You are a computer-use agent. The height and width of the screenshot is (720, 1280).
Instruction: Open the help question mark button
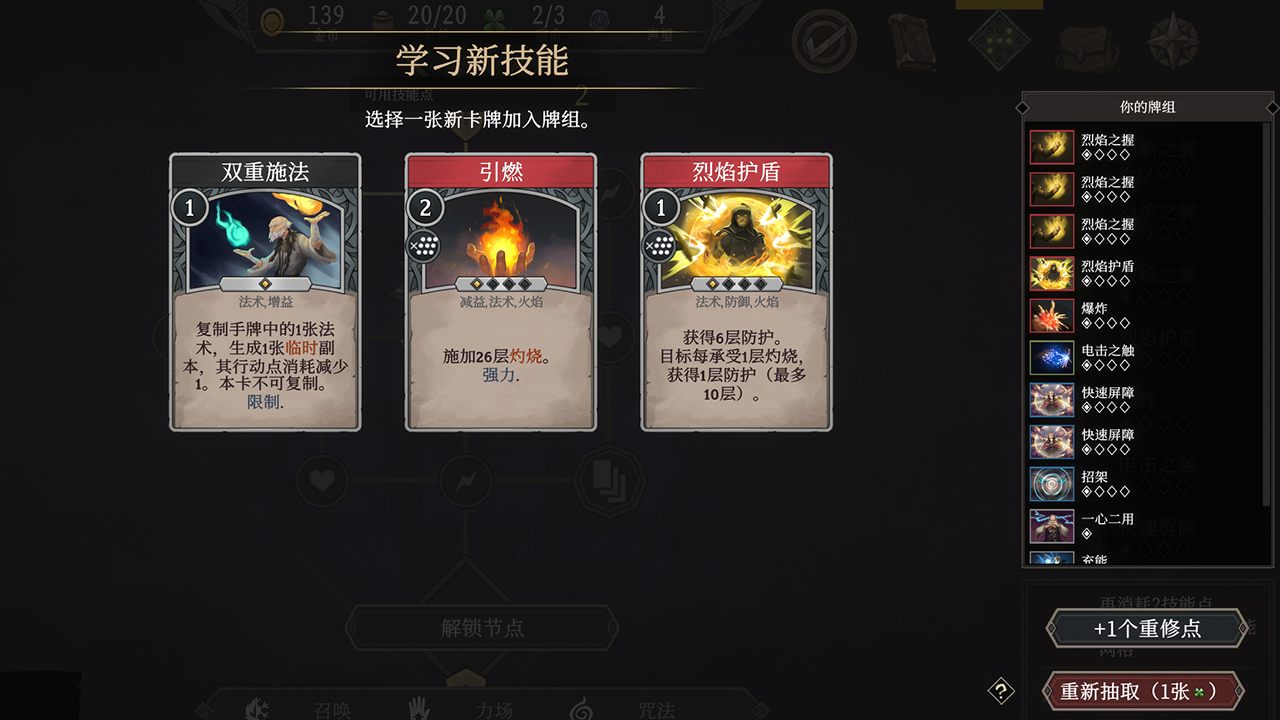(1002, 688)
